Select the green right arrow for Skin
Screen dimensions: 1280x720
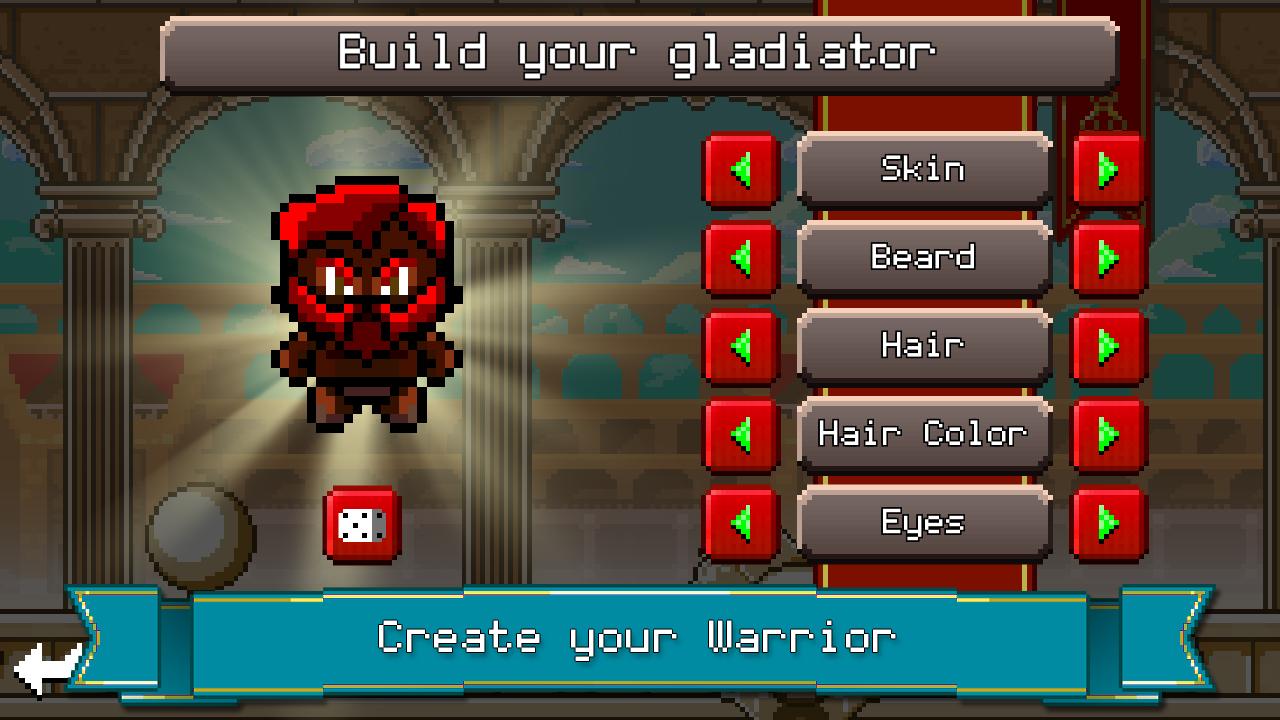coord(1108,169)
